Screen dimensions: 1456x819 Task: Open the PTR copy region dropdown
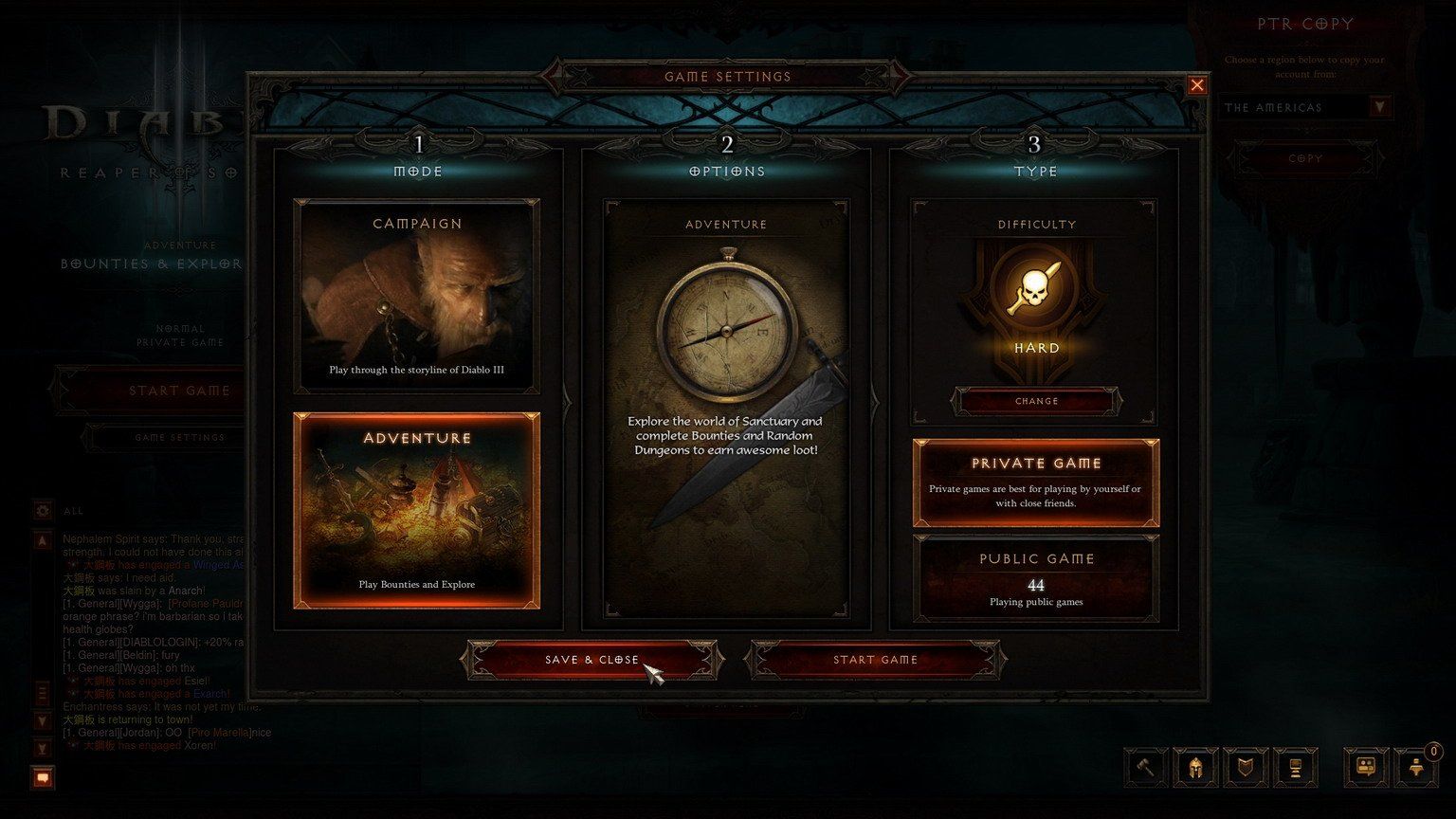click(x=1379, y=107)
